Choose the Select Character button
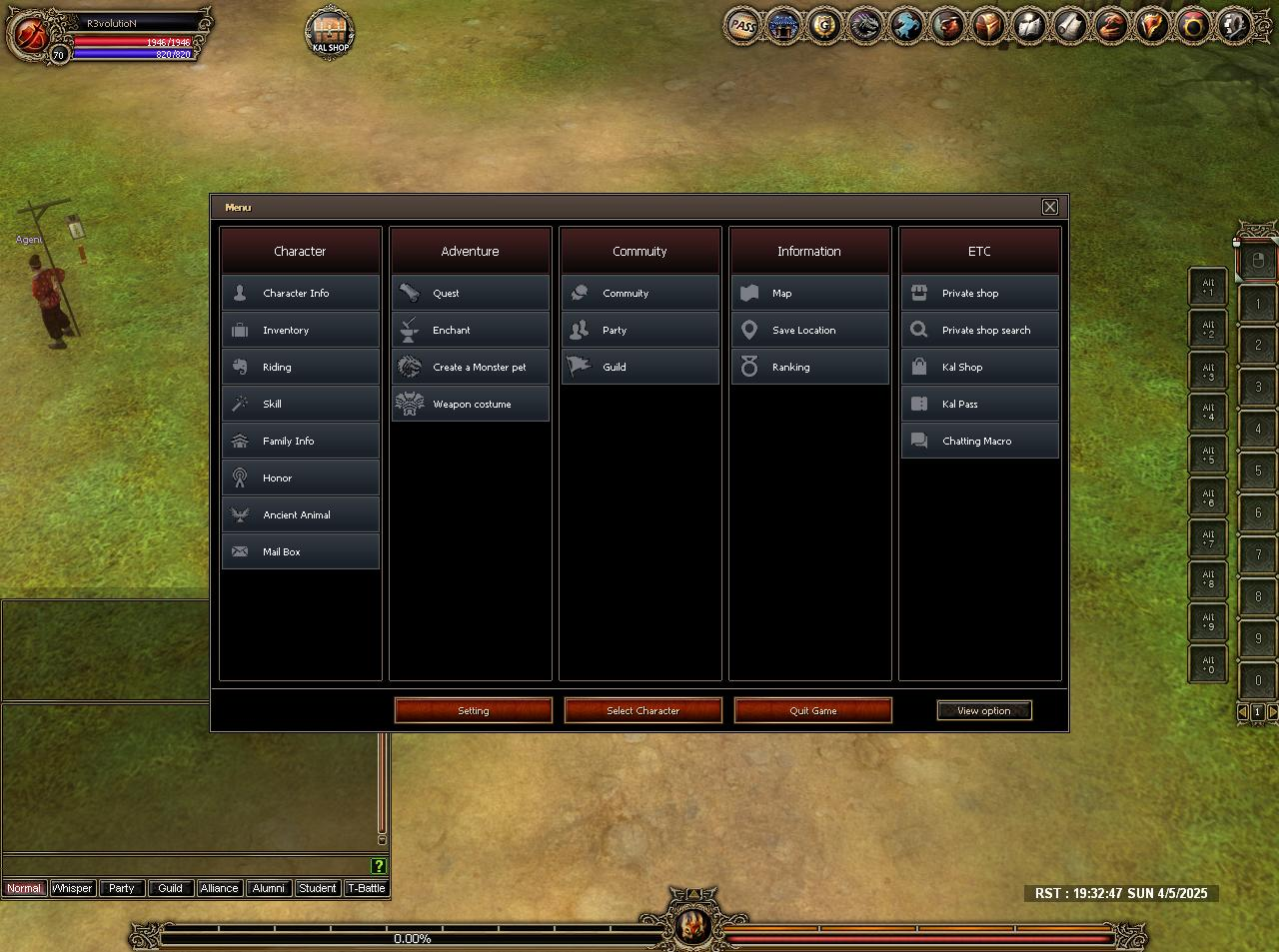 tap(643, 710)
